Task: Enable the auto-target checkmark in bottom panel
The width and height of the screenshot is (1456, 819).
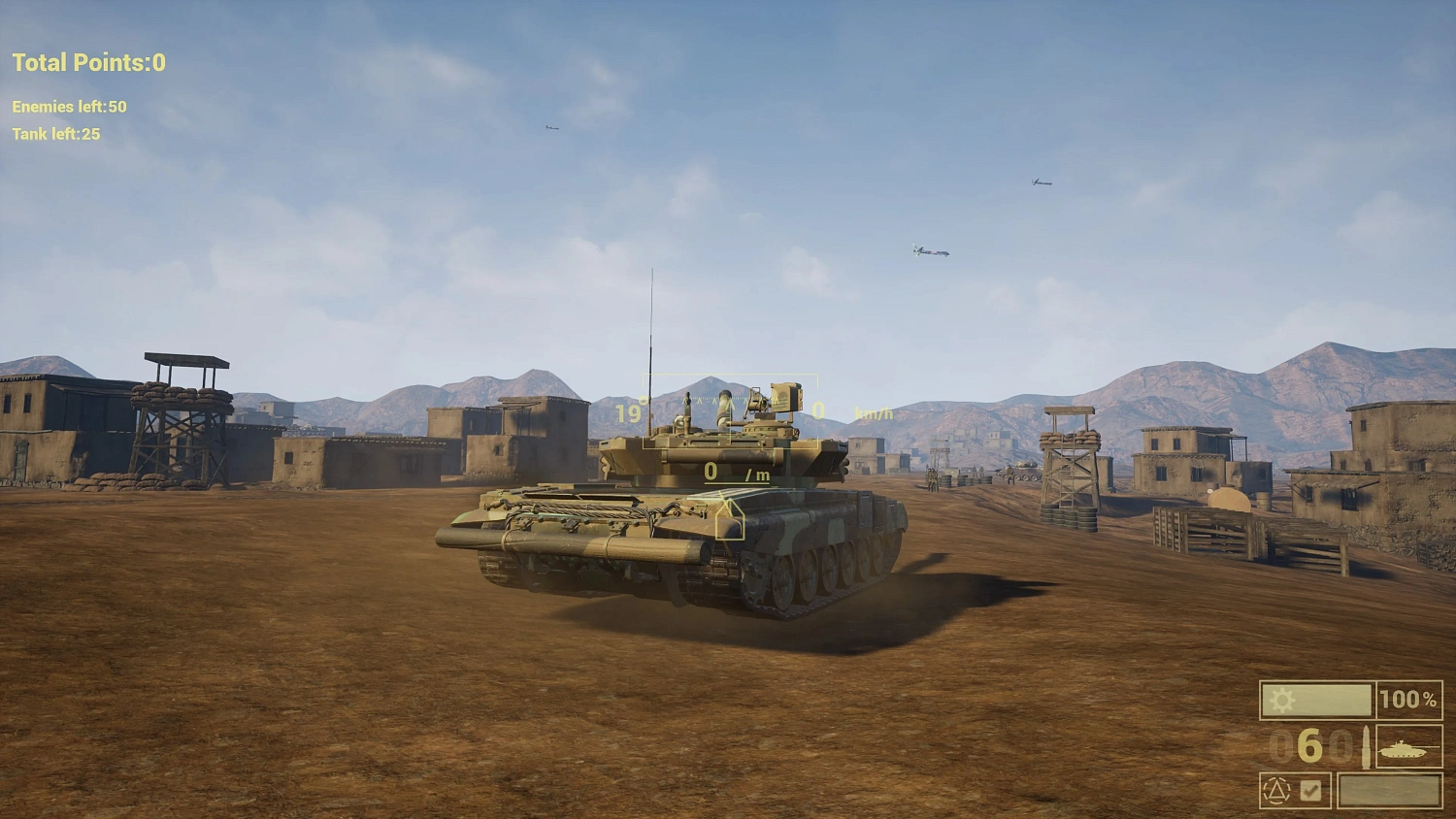Action: [x=1312, y=790]
